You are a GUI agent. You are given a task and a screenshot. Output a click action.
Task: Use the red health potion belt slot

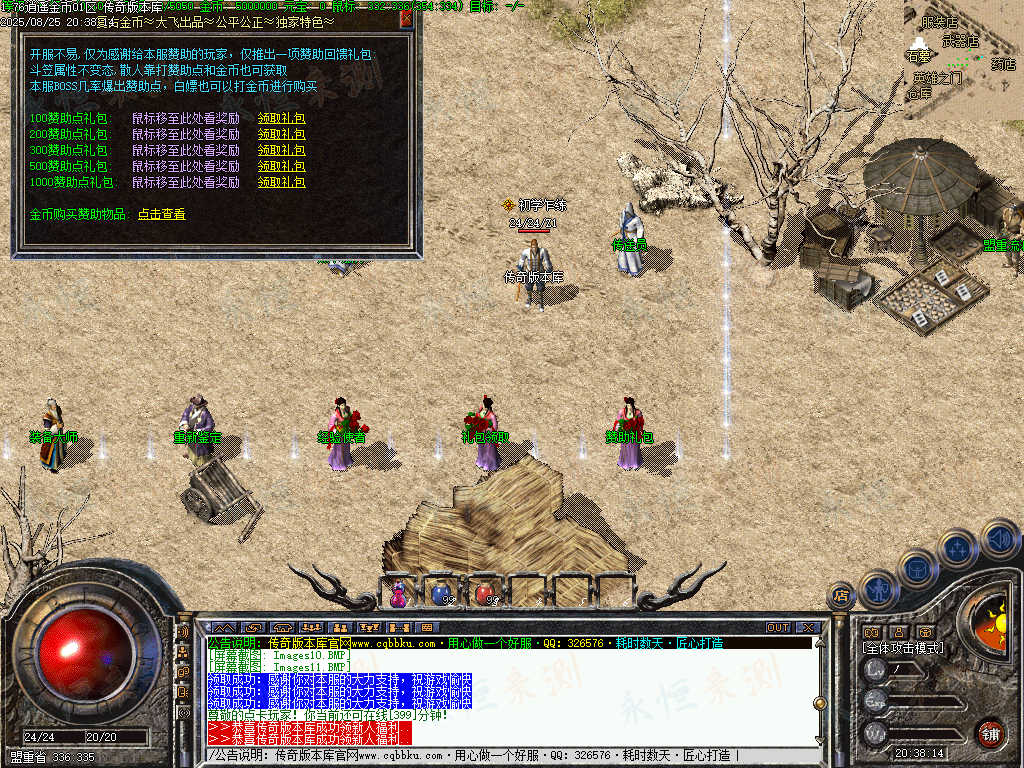coord(485,593)
